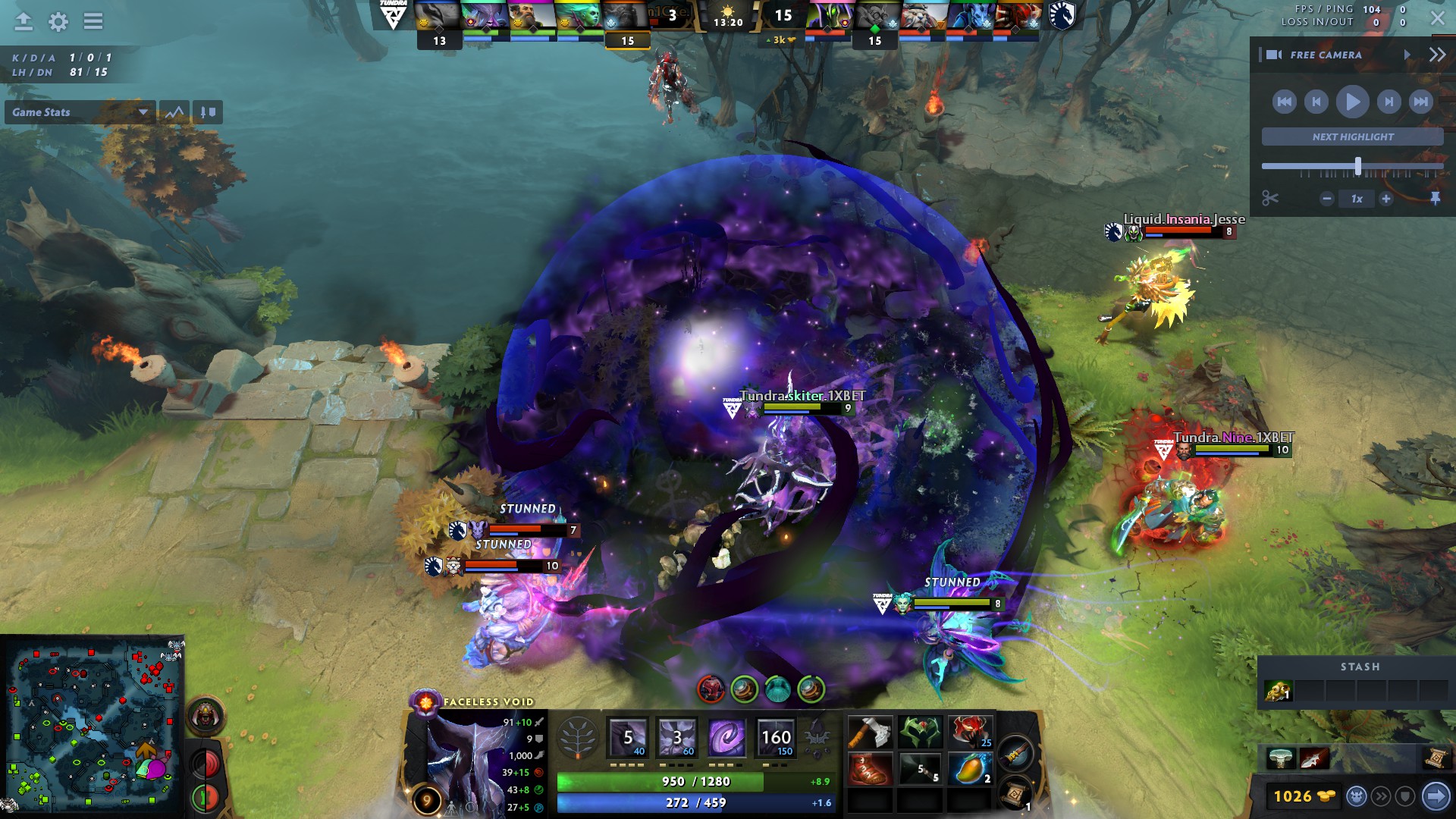This screenshot has width=1456, height=819.
Task: Open the settings gear in top-left corner
Action: (58, 20)
